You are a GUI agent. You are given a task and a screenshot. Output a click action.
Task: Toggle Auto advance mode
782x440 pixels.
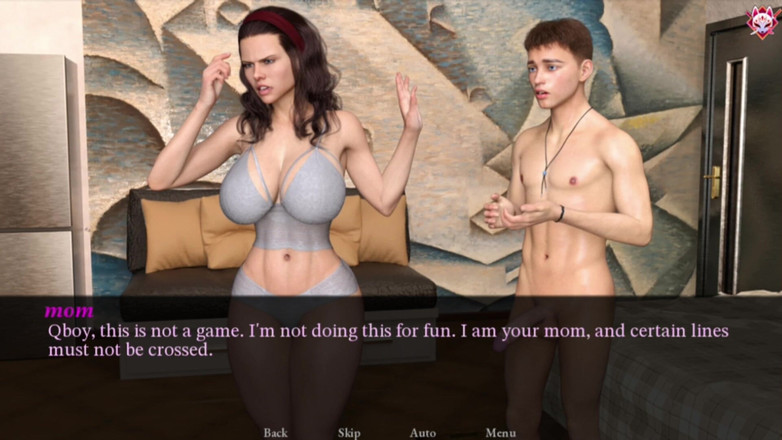(x=422, y=432)
